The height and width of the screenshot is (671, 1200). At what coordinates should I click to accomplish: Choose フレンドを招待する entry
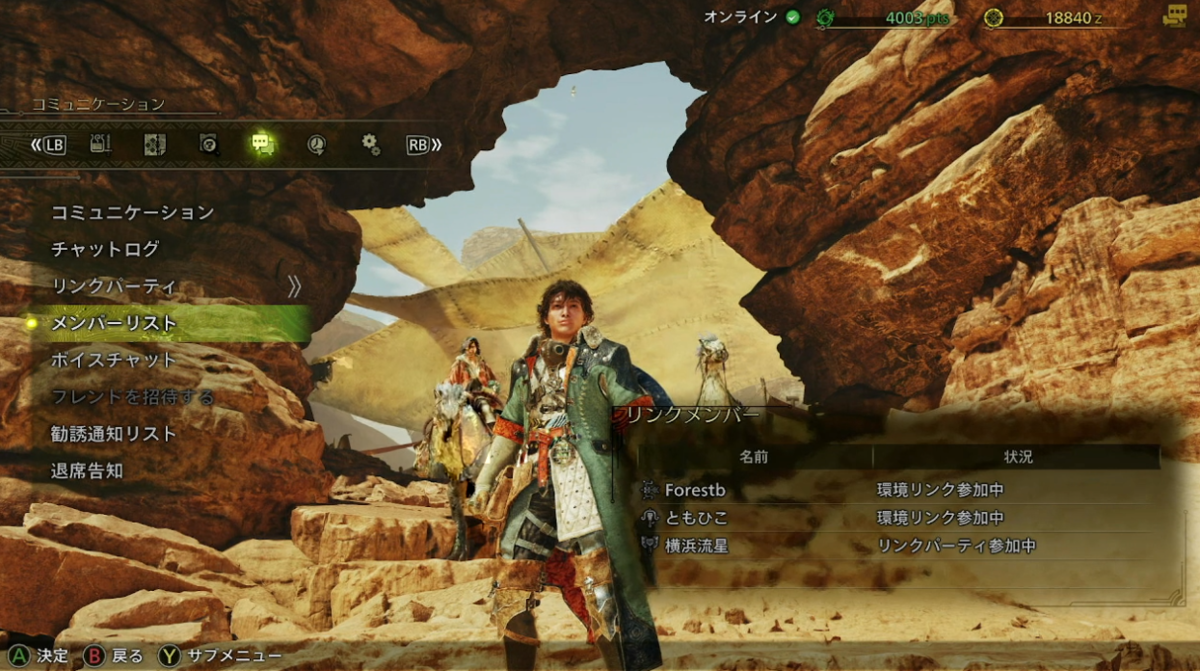point(132,397)
